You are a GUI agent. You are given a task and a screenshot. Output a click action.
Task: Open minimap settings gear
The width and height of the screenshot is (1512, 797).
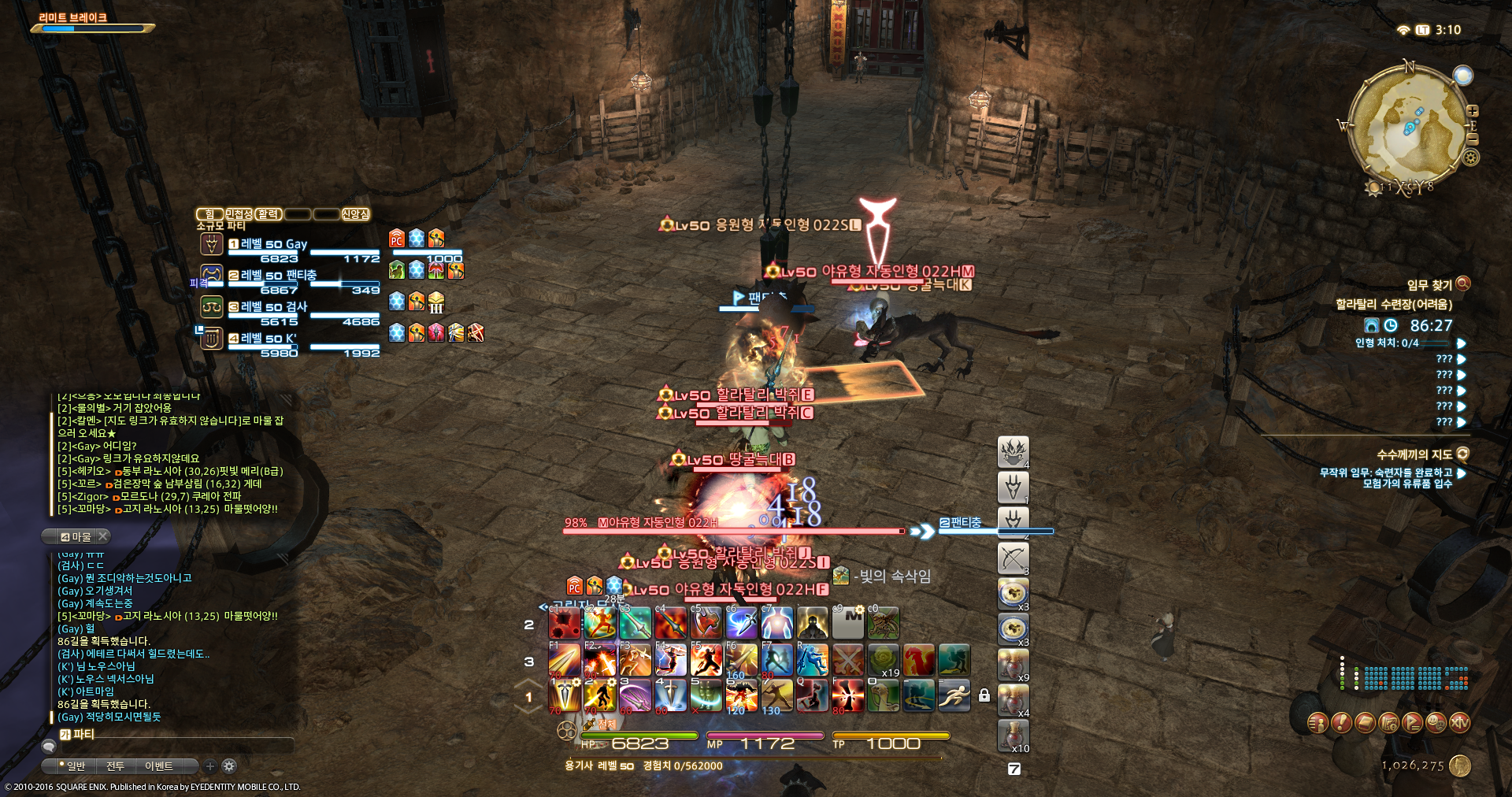tap(1471, 158)
